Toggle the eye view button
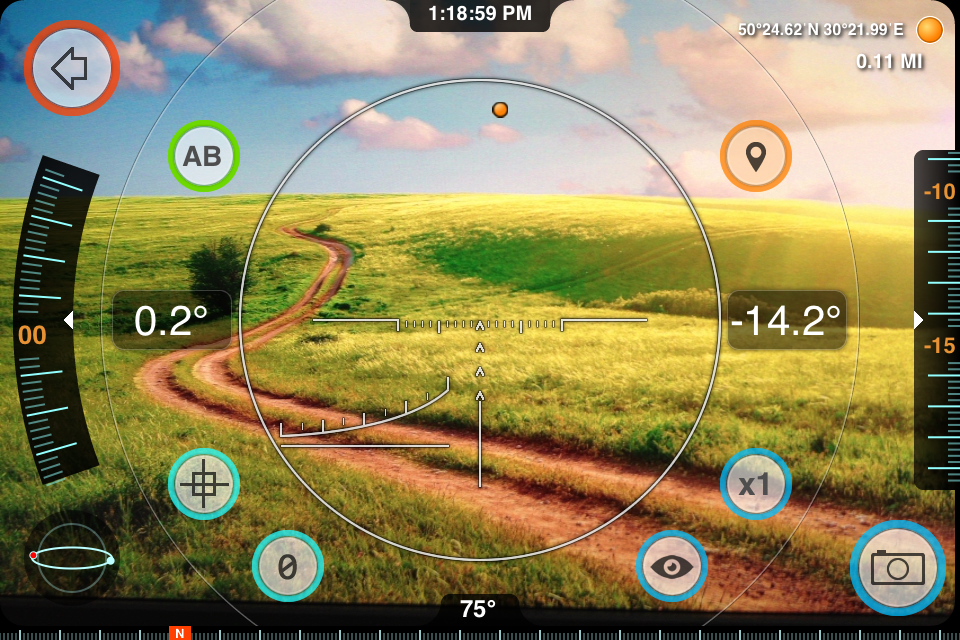Screen dimensions: 960x640 pyautogui.click(x=672, y=566)
